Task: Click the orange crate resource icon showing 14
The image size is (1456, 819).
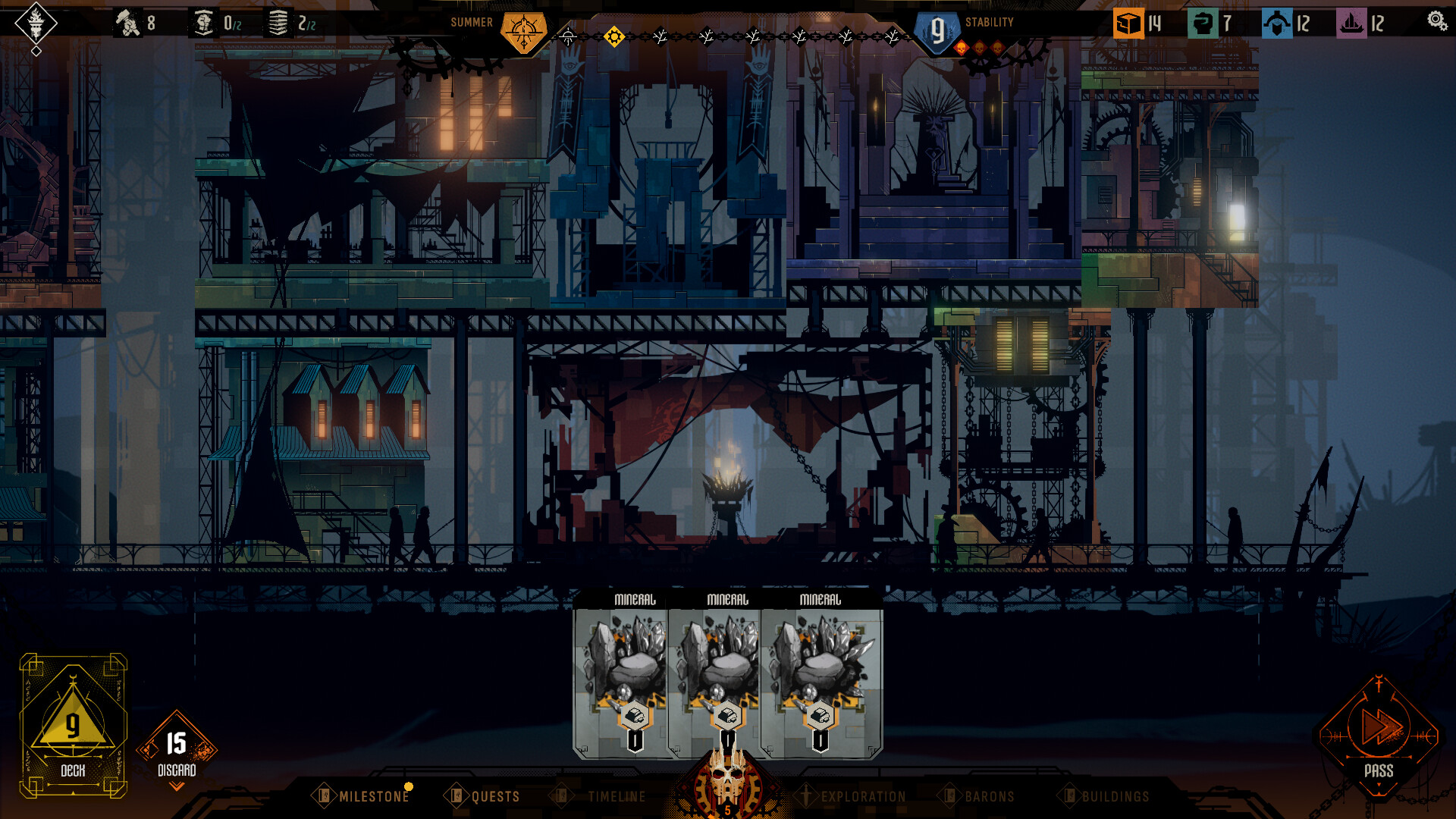Action: [x=1129, y=22]
